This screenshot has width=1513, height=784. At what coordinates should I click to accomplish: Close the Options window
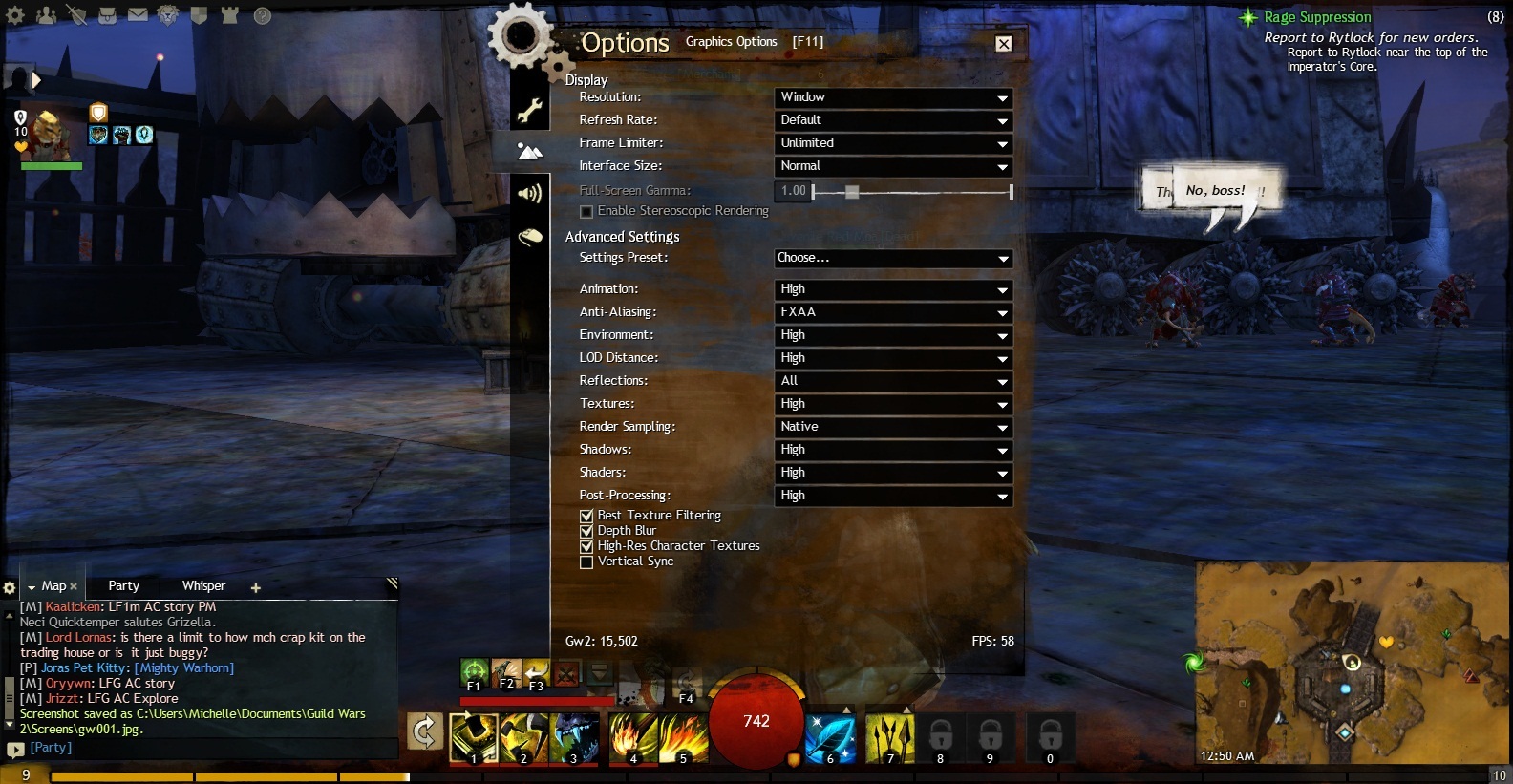[x=1004, y=44]
